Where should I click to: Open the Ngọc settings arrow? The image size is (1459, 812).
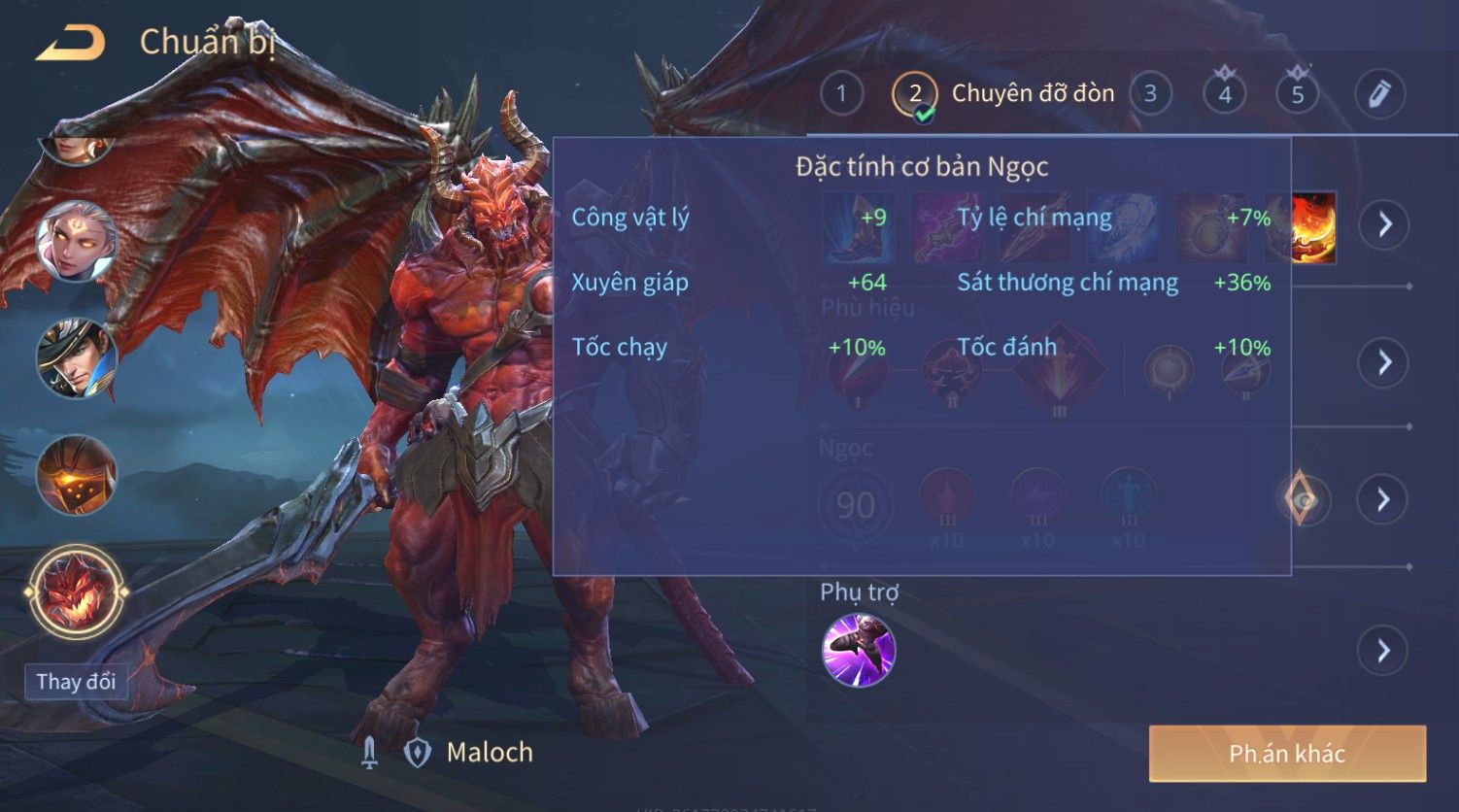[x=1384, y=499]
